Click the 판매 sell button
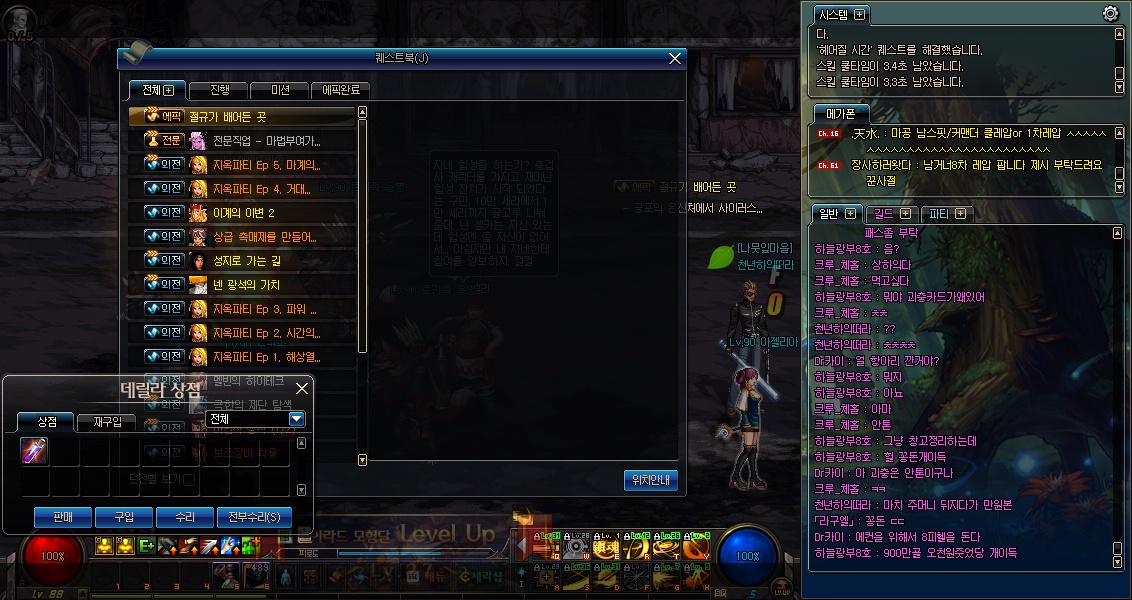The height and width of the screenshot is (600, 1132). click(63, 517)
